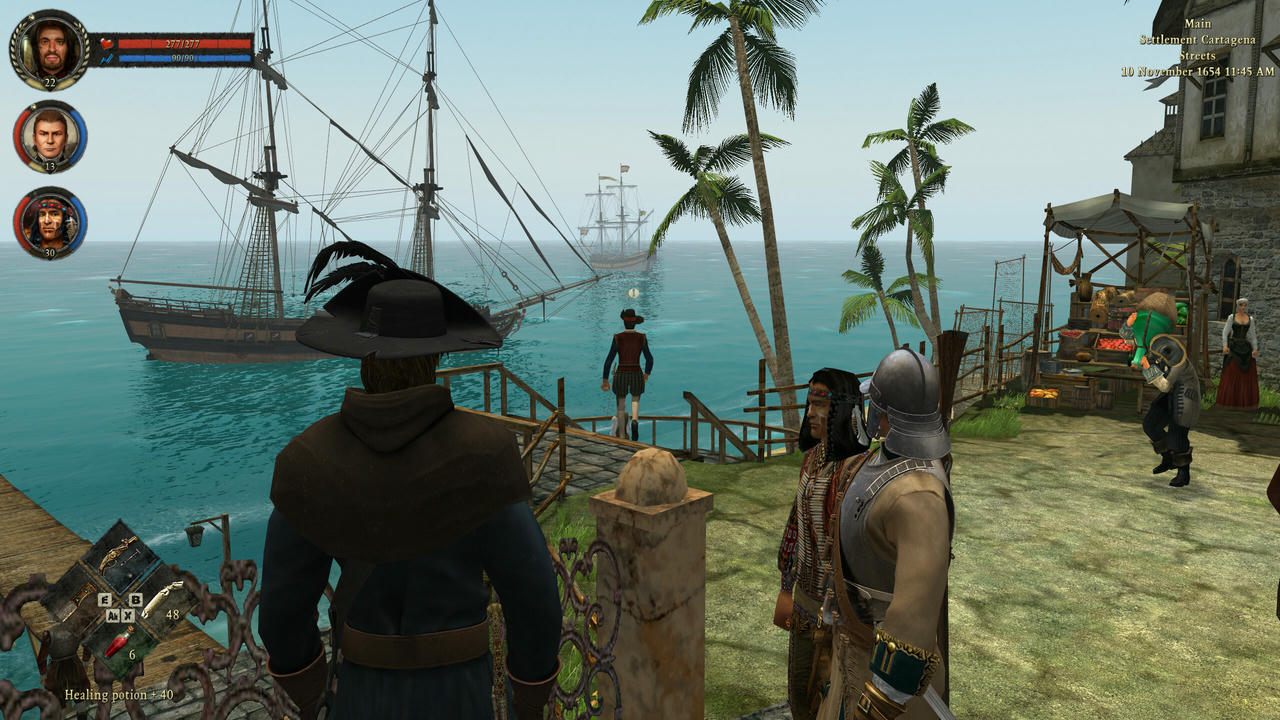Use the healing potion quickslot
This screenshot has height=720, width=1280.
119,641
